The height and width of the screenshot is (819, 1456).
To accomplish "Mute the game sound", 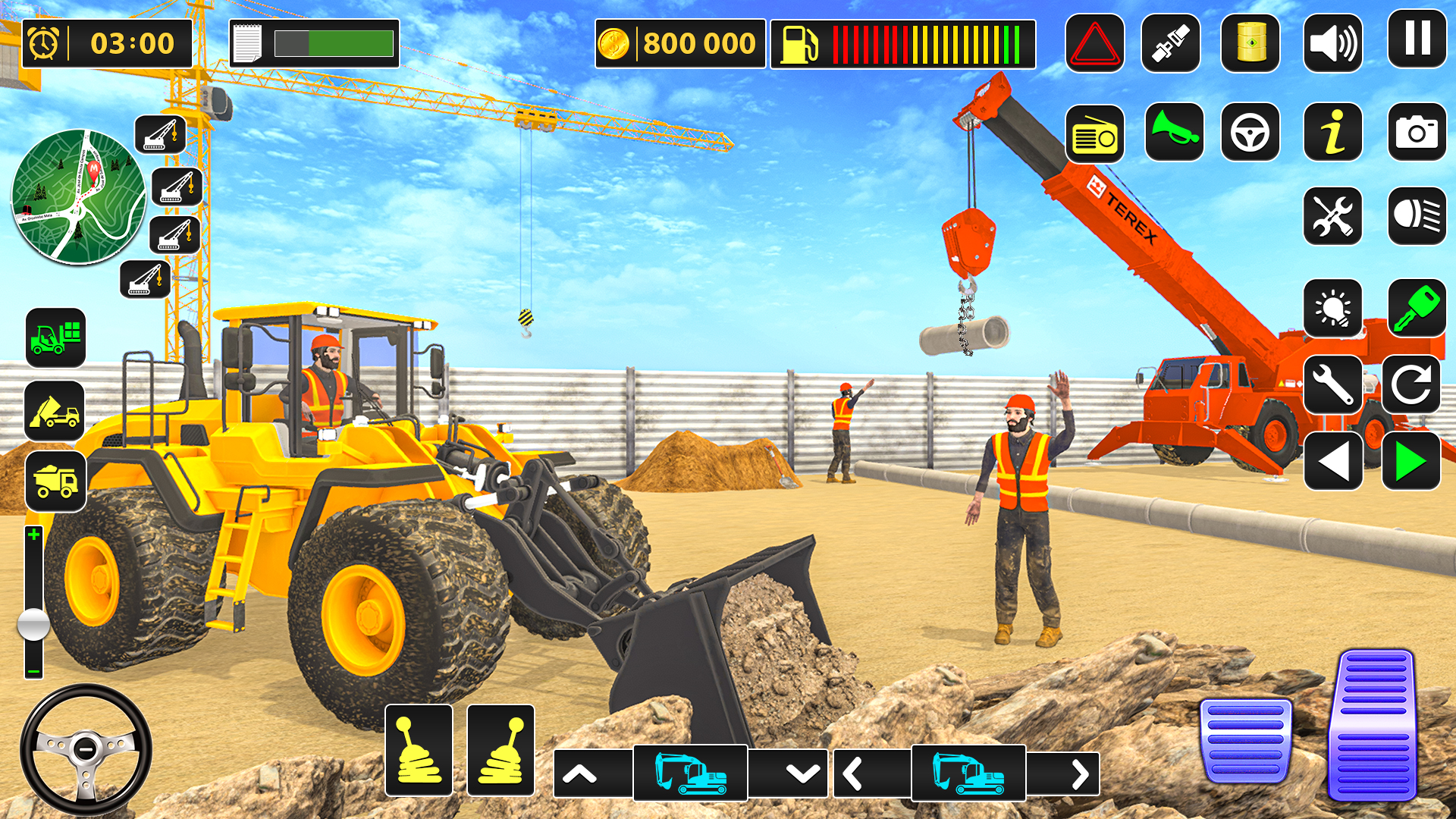I will [1332, 42].
